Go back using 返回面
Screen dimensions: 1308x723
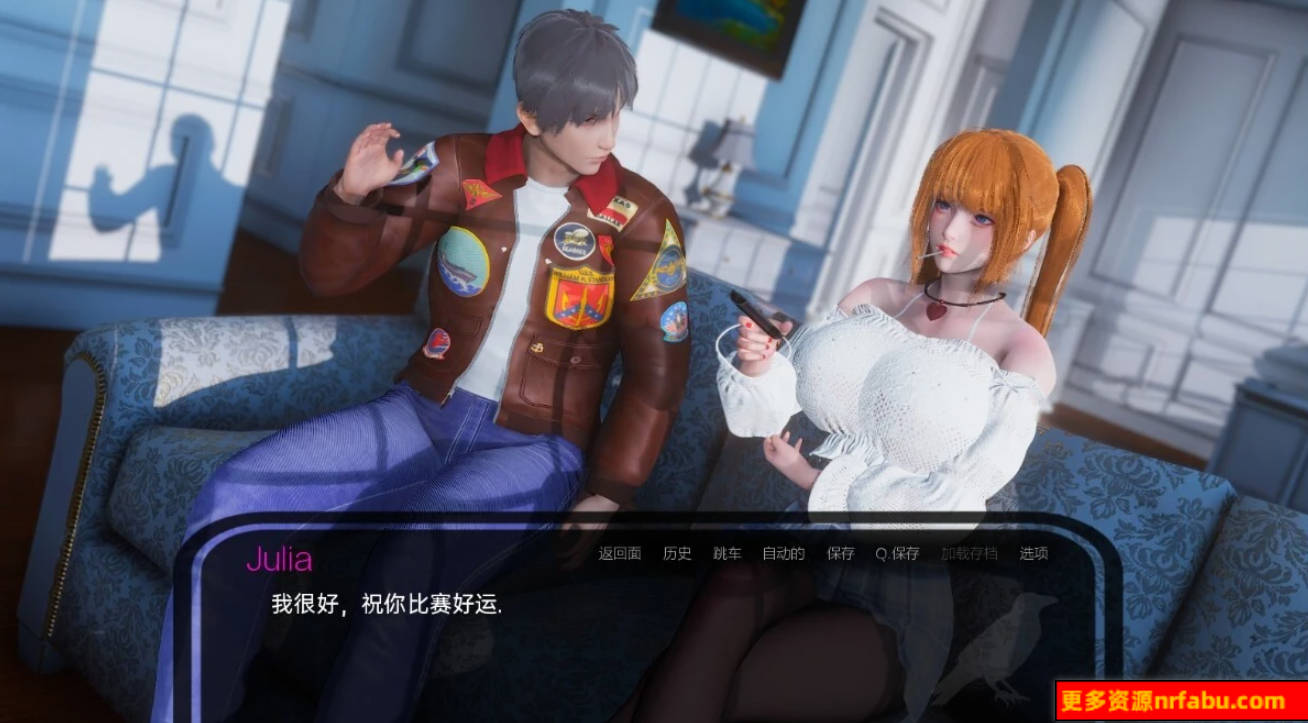coord(619,552)
